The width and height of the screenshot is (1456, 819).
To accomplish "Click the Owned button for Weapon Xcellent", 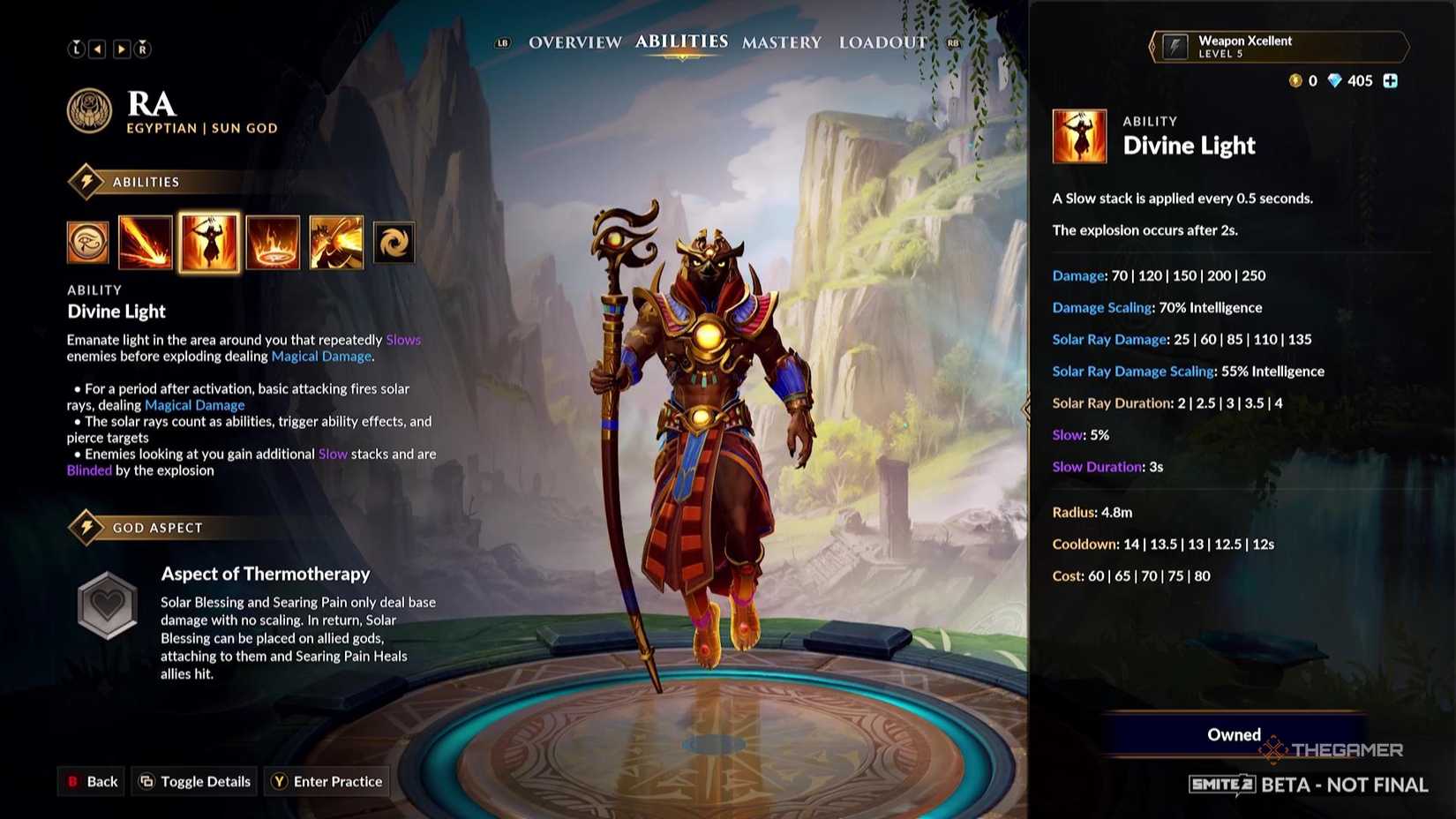I will [x=1233, y=734].
